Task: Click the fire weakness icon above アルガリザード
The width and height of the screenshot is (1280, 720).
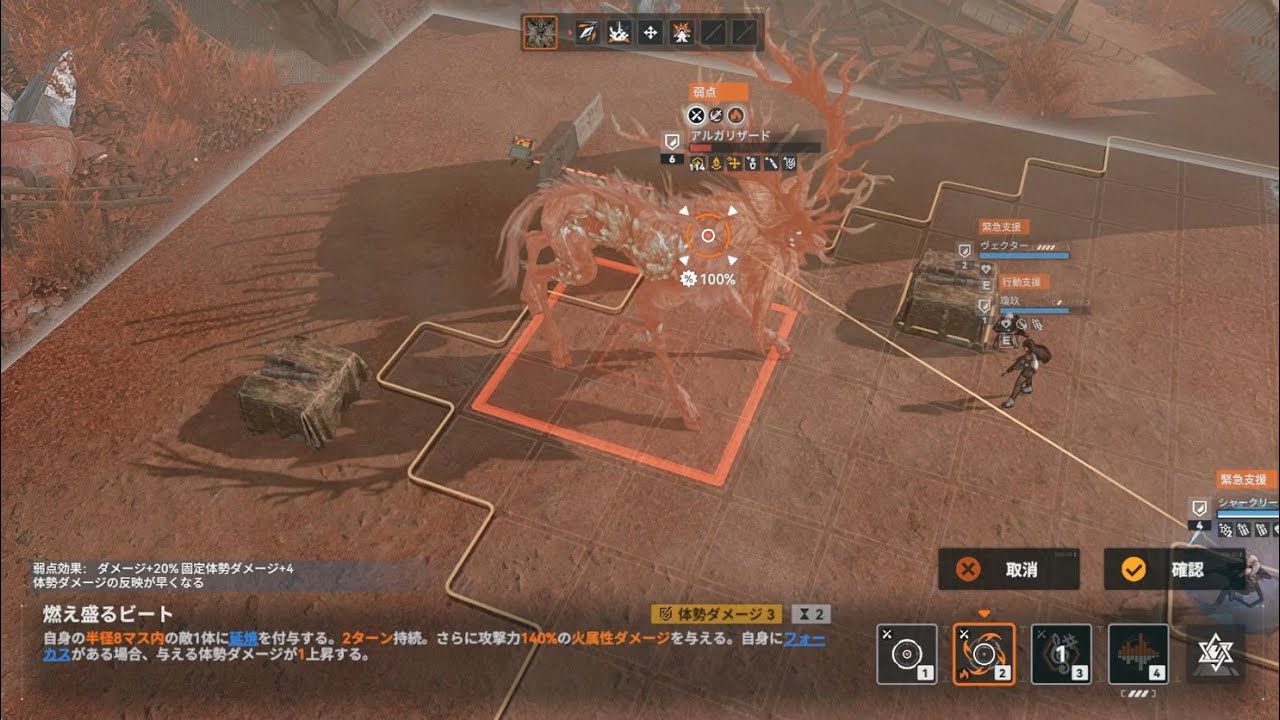Action: [736, 117]
